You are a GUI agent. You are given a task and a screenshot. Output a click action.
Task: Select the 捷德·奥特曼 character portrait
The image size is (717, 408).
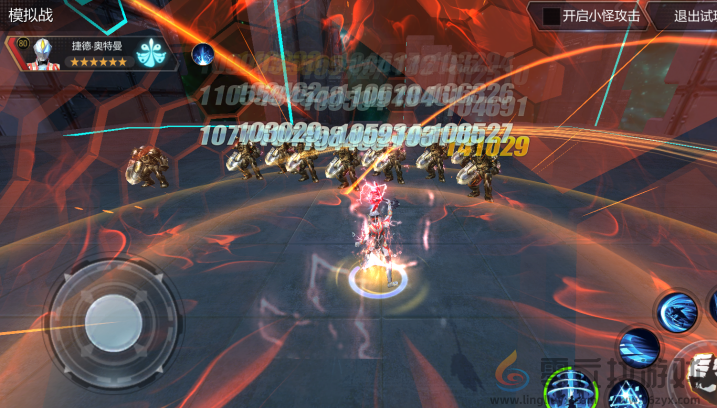point(42,50)
